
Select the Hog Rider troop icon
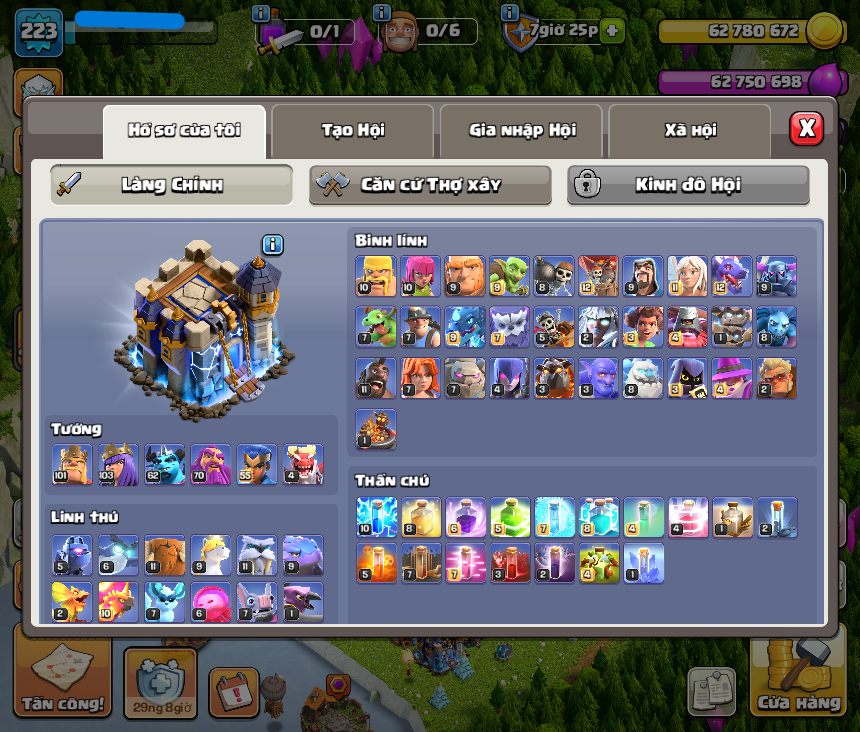click(x=375, y=378)
